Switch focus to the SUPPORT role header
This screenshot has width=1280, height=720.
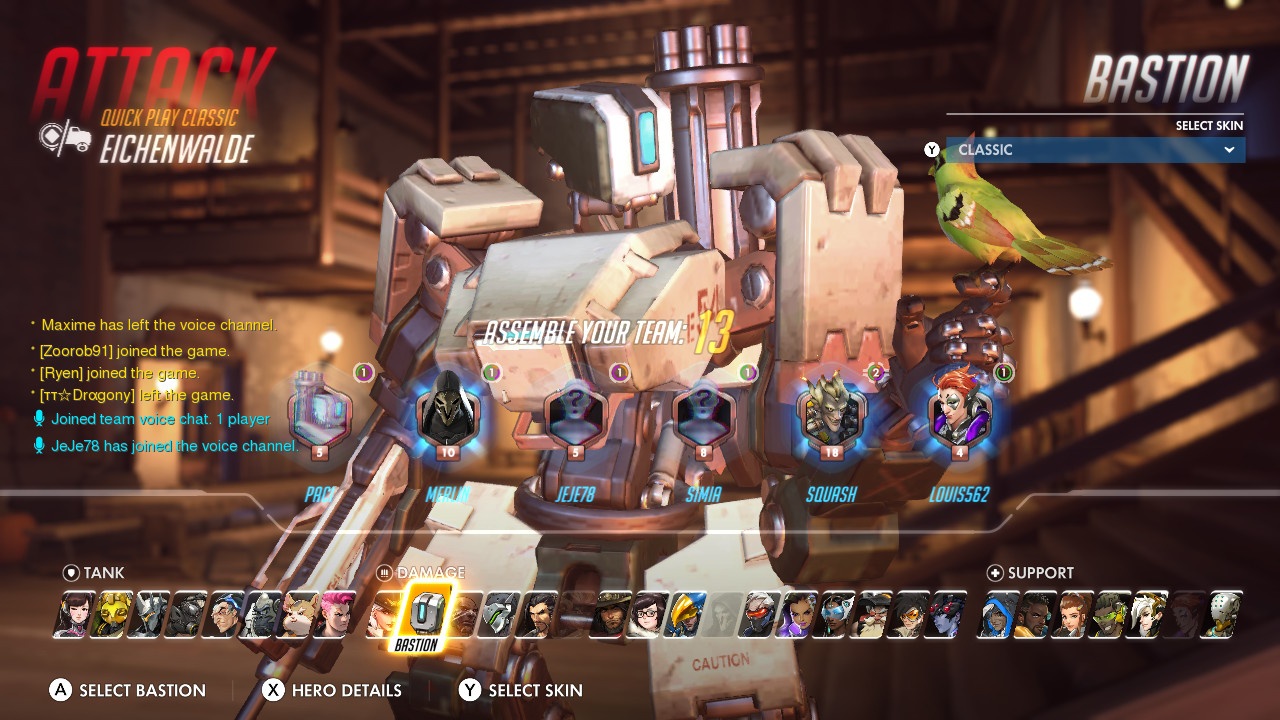[x=1033, y=572]
